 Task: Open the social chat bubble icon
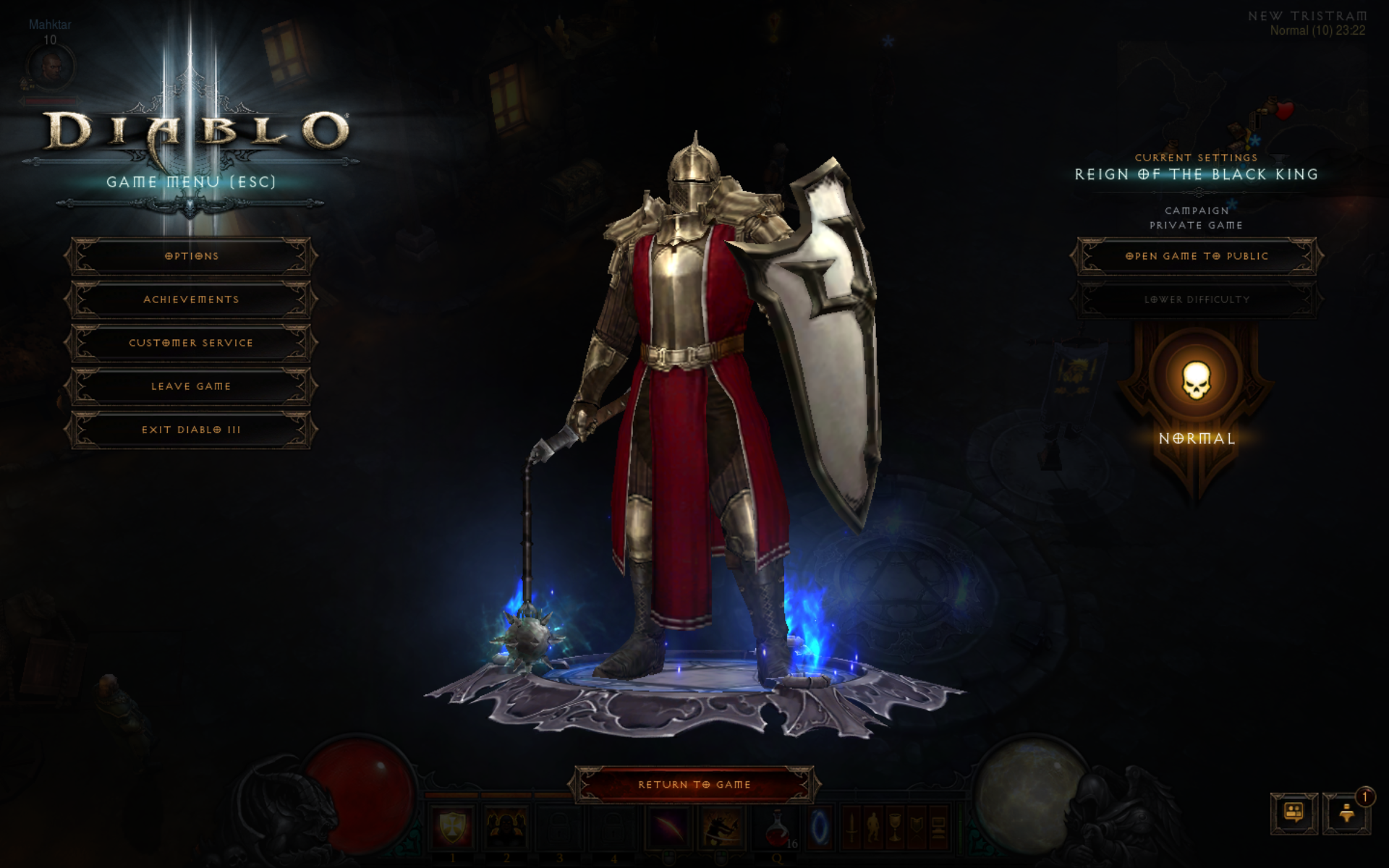[1294, 813]
